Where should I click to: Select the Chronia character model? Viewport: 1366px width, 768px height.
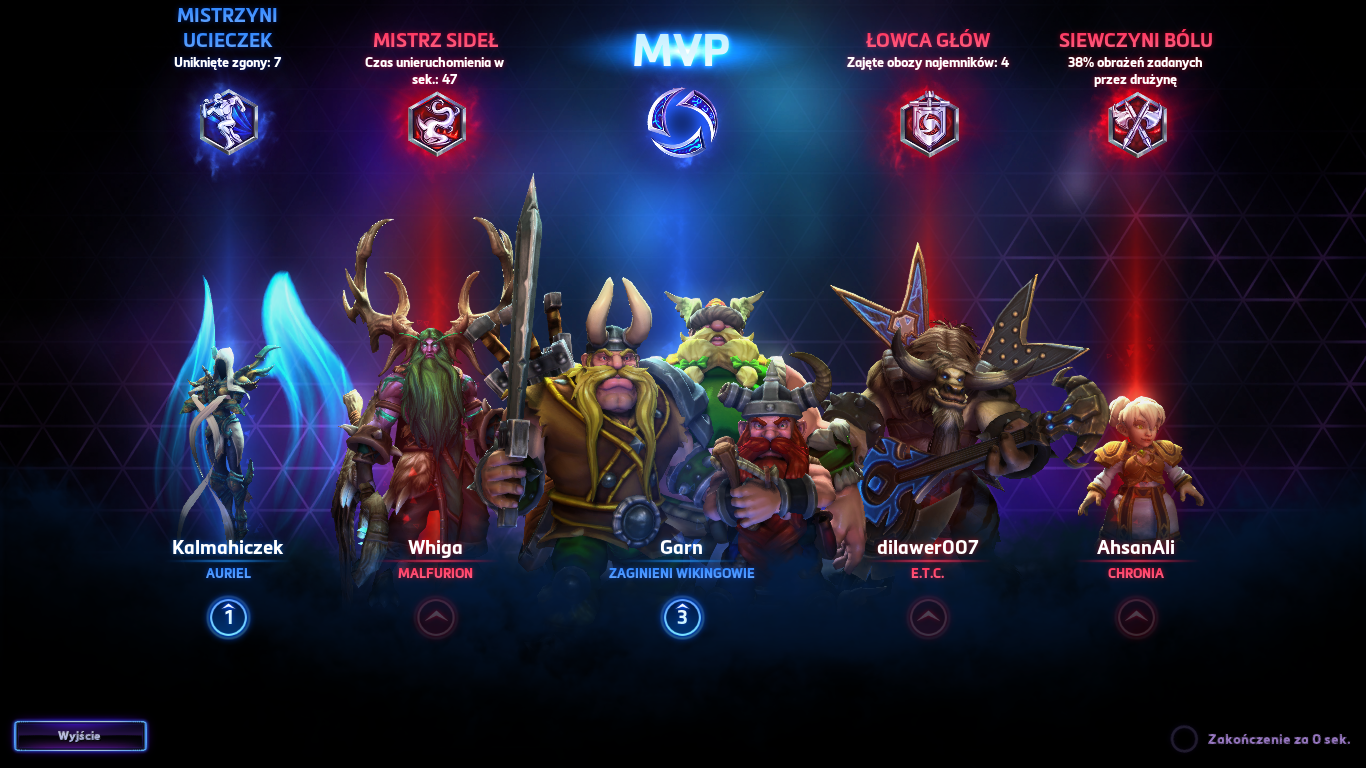pyautogui.click(x=1140, y=460)
